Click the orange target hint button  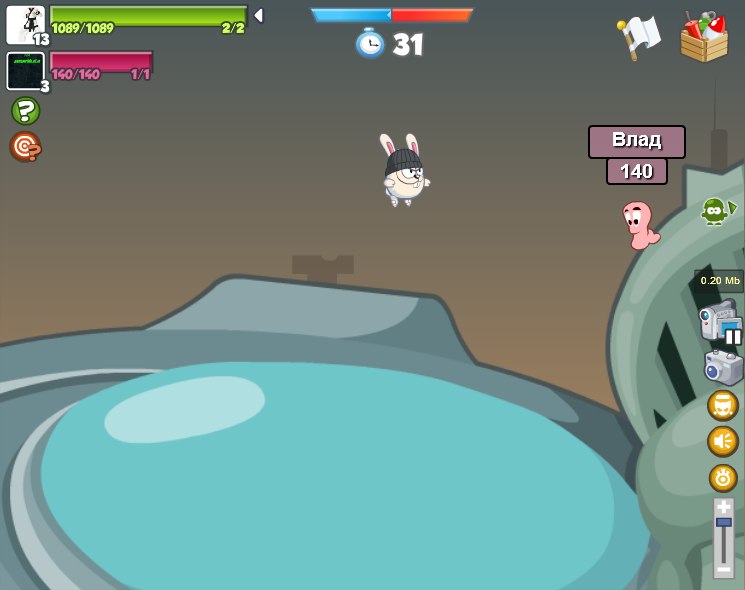[25, 147]
